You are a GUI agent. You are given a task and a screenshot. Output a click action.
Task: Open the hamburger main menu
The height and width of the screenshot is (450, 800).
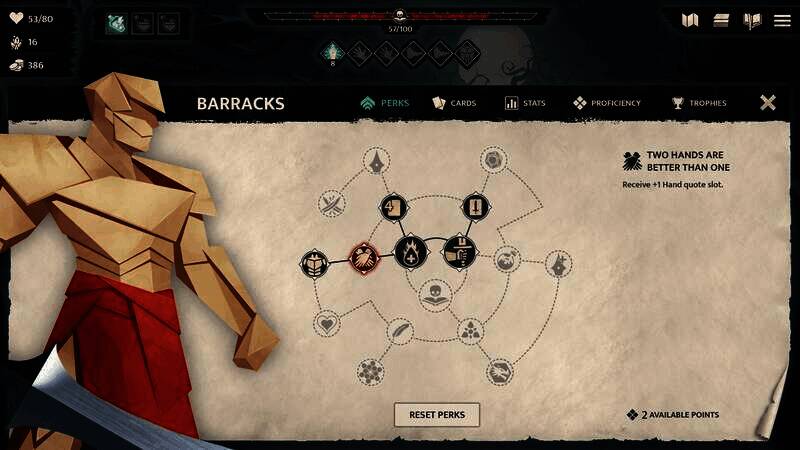(782, 20)
